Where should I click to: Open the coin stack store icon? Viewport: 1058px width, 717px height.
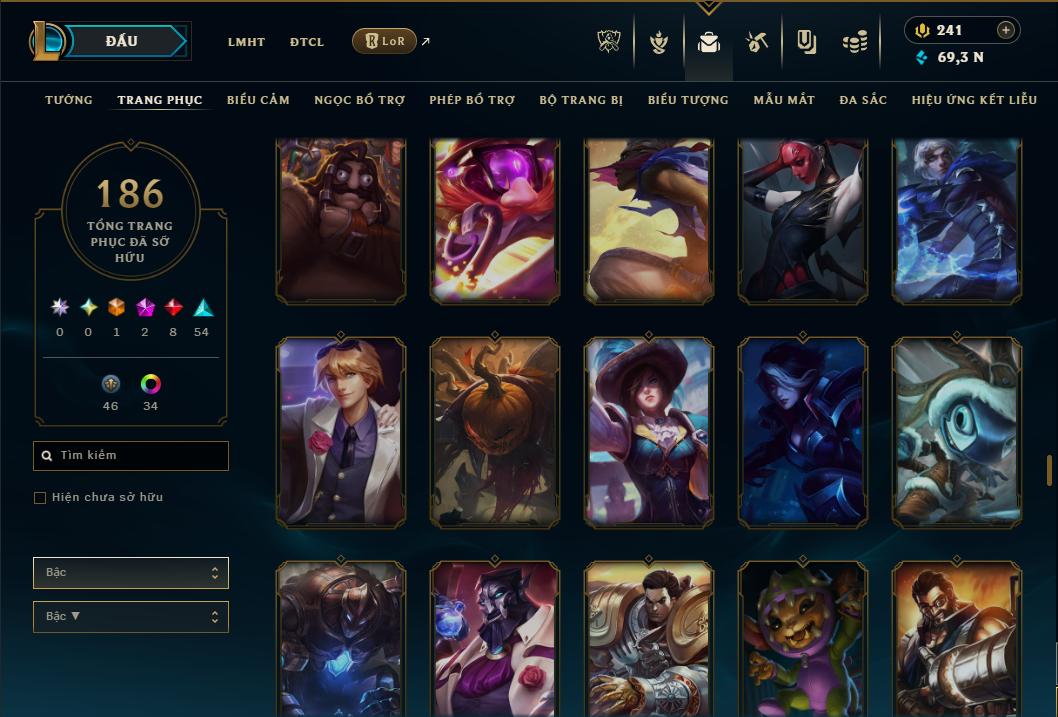pos(854,42)
